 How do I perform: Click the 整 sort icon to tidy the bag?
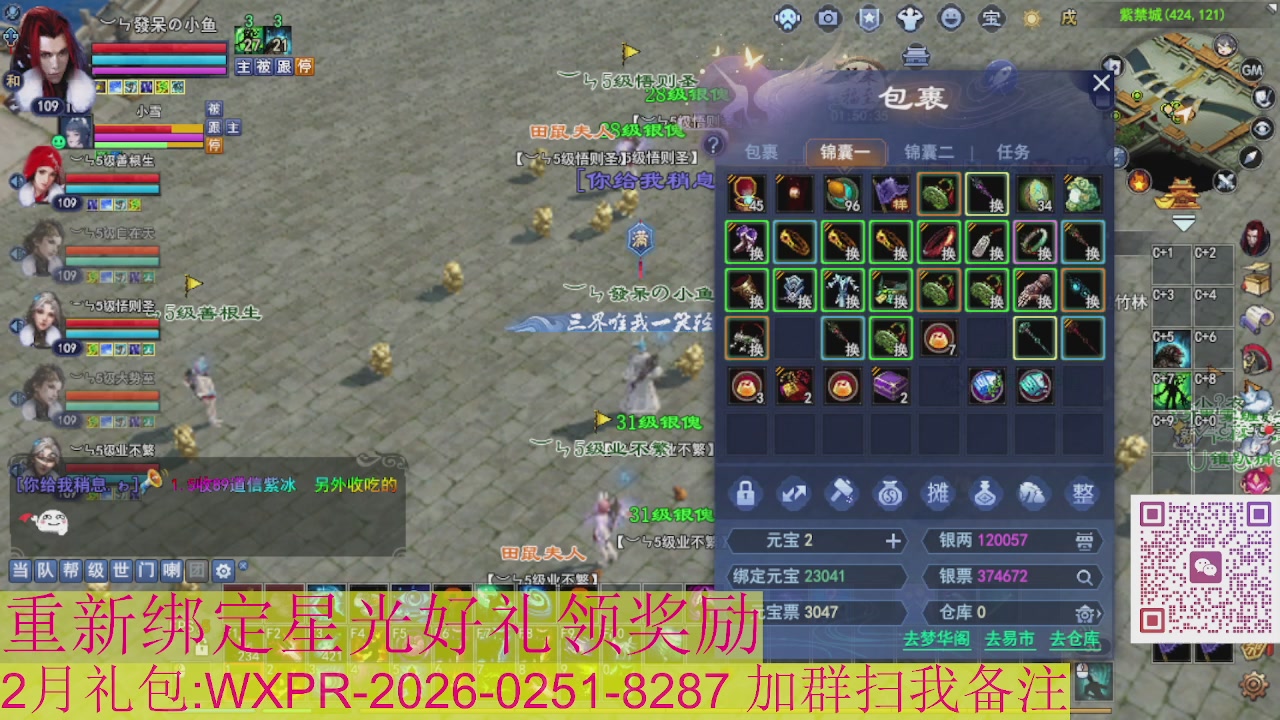click(1082, 493)
